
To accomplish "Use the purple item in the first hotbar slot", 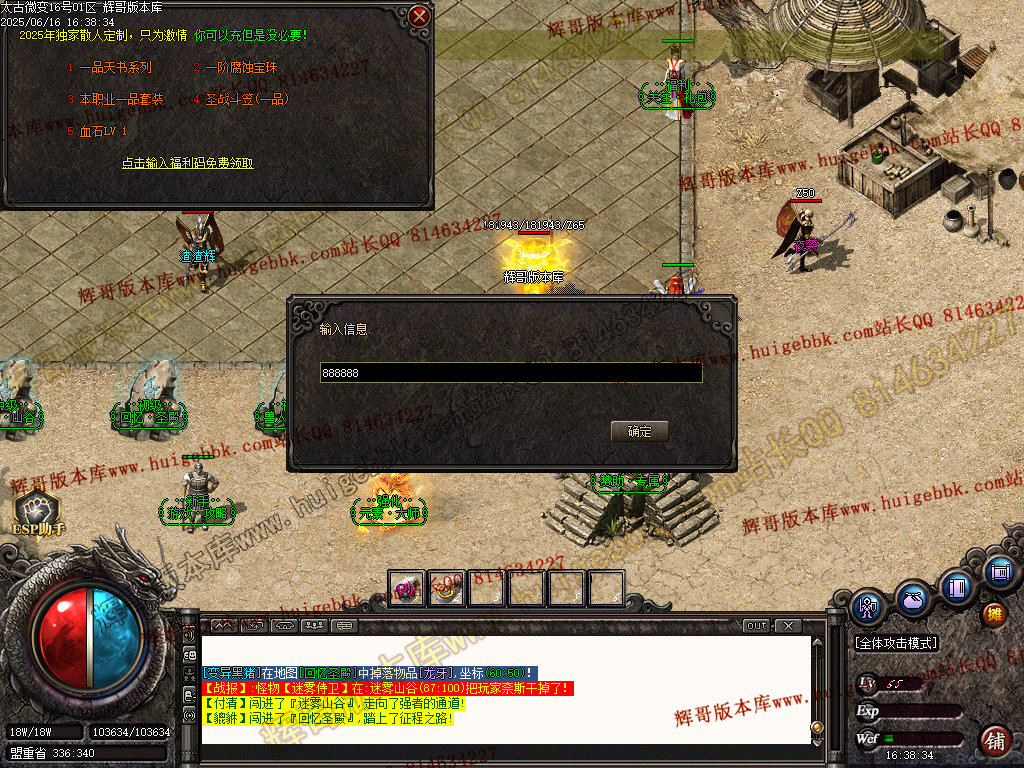I will point(407,589).
